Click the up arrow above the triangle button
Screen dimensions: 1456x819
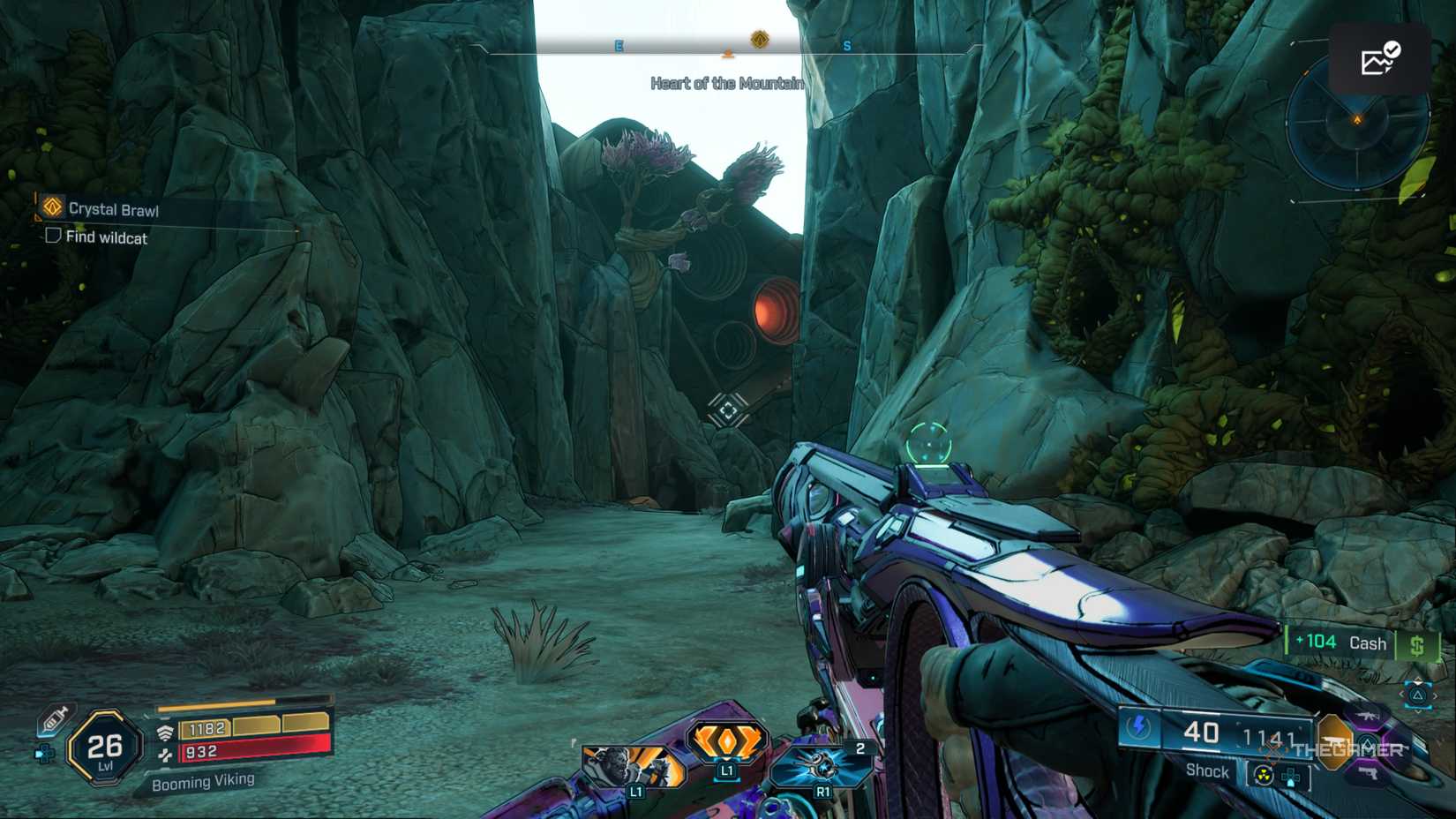pos(1417,681)
